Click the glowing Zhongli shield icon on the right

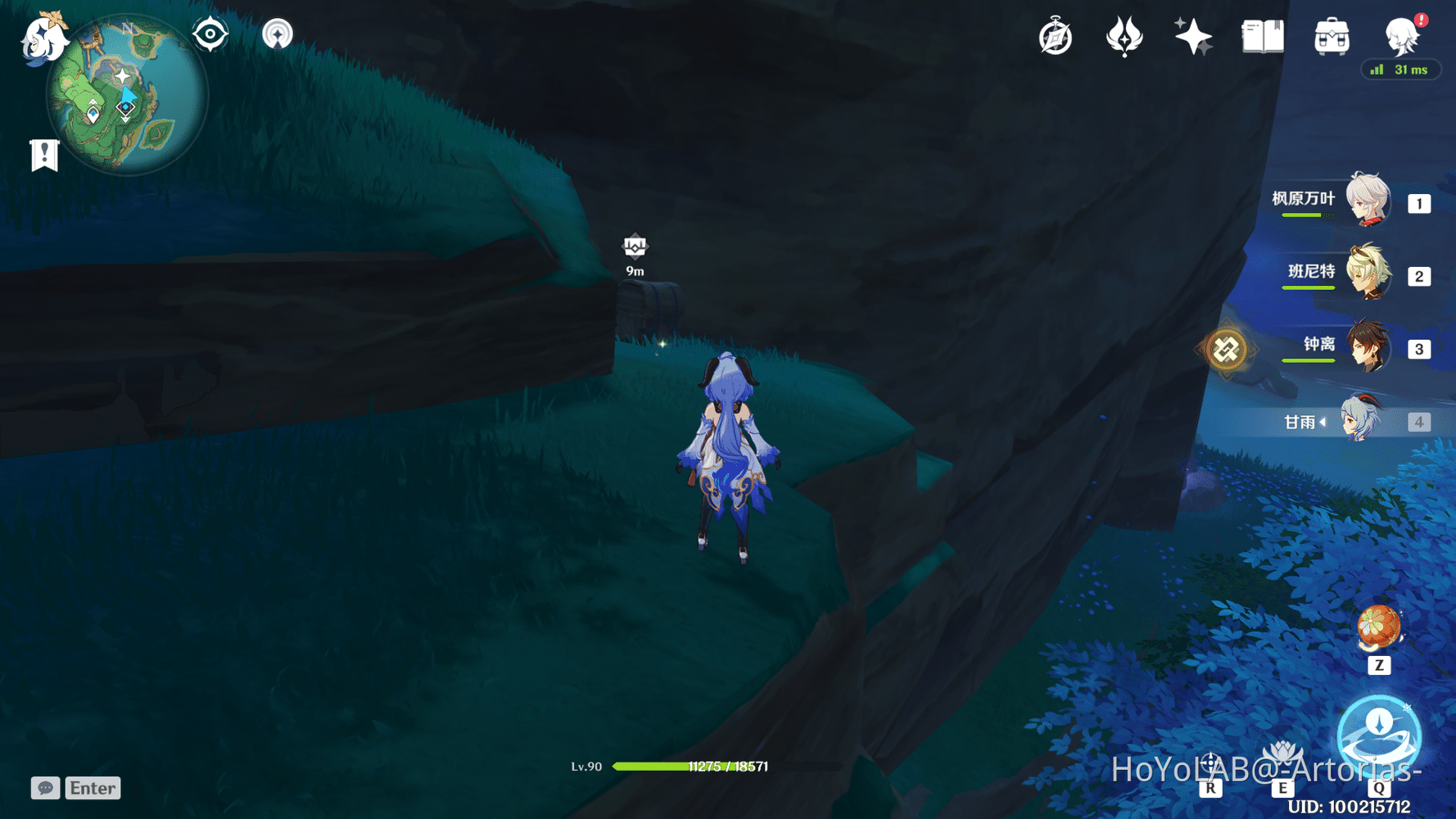(x=1226, y=350)
